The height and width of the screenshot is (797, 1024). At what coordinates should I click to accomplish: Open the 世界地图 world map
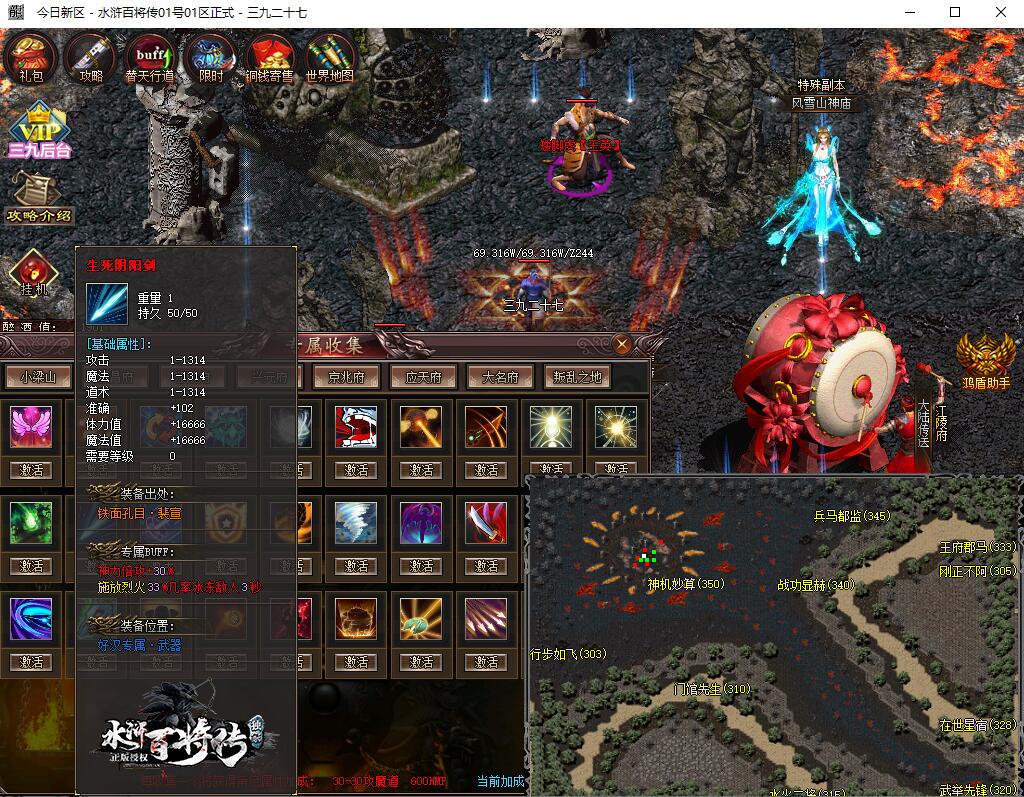pyautogui.click(x=330, y=56)
